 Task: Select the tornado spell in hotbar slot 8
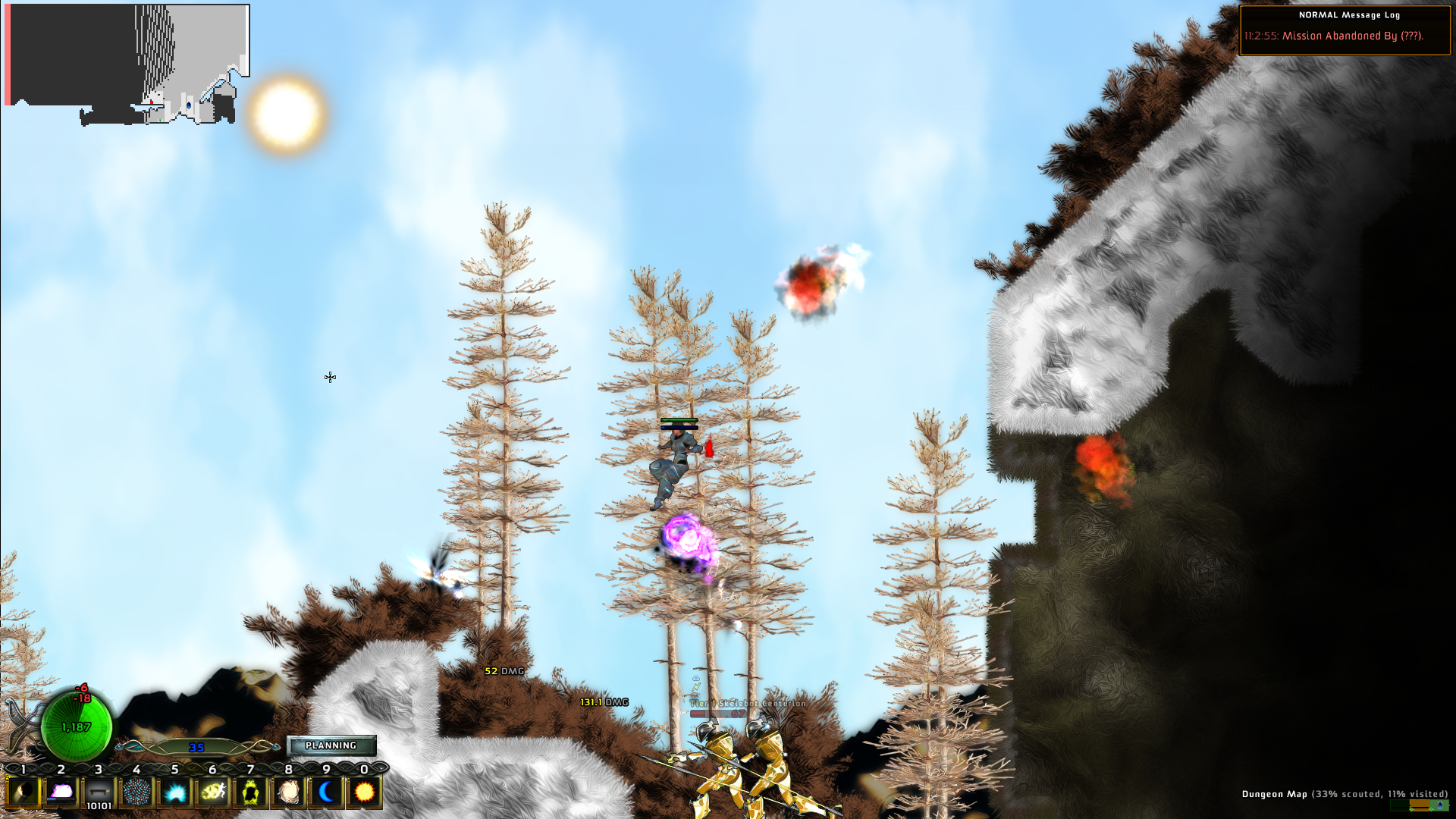(288, 792)
